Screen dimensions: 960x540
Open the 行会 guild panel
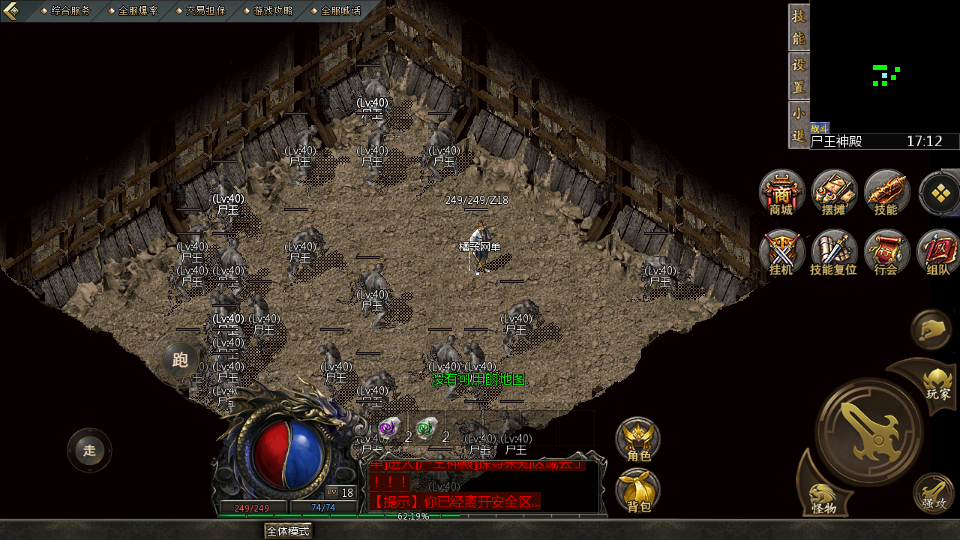point(887,252)
